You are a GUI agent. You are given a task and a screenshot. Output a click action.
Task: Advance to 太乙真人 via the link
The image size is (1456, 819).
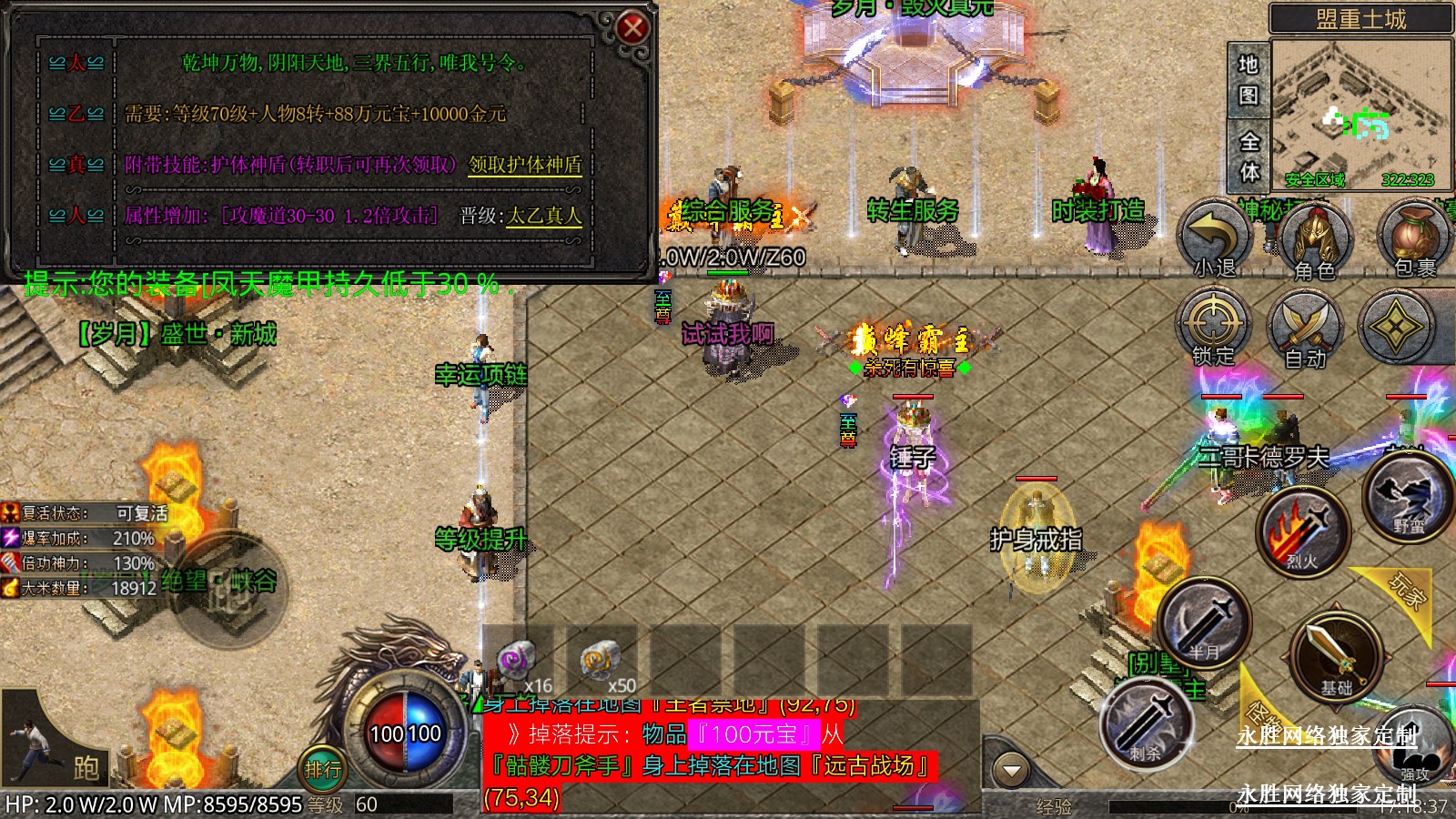[x=543, y=216]
